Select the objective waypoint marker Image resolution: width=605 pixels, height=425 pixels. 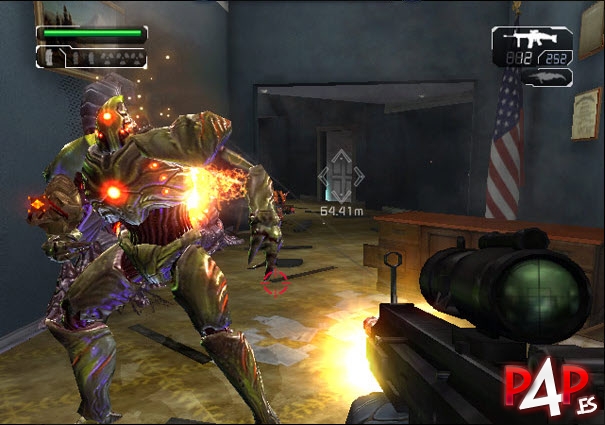click(x=341, y=176)
